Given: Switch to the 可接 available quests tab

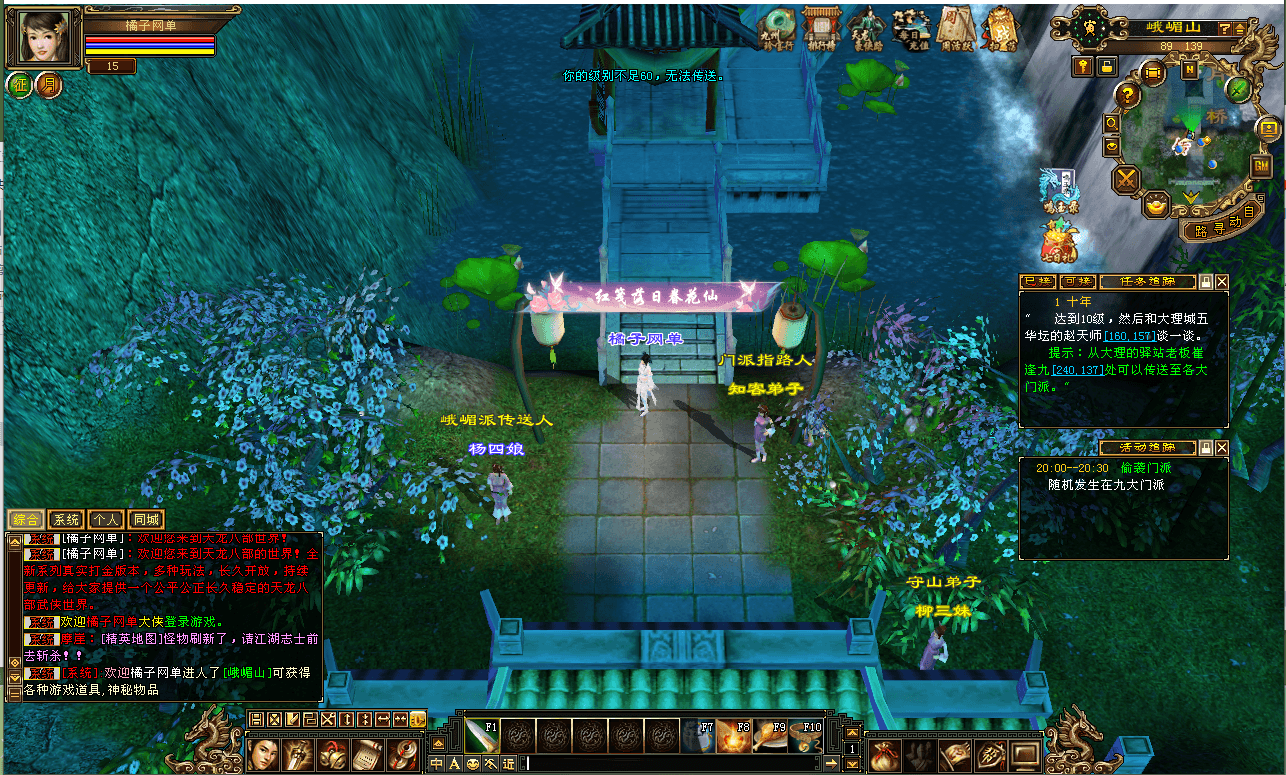Looking at the screenshot, I should click(1076, 282).
